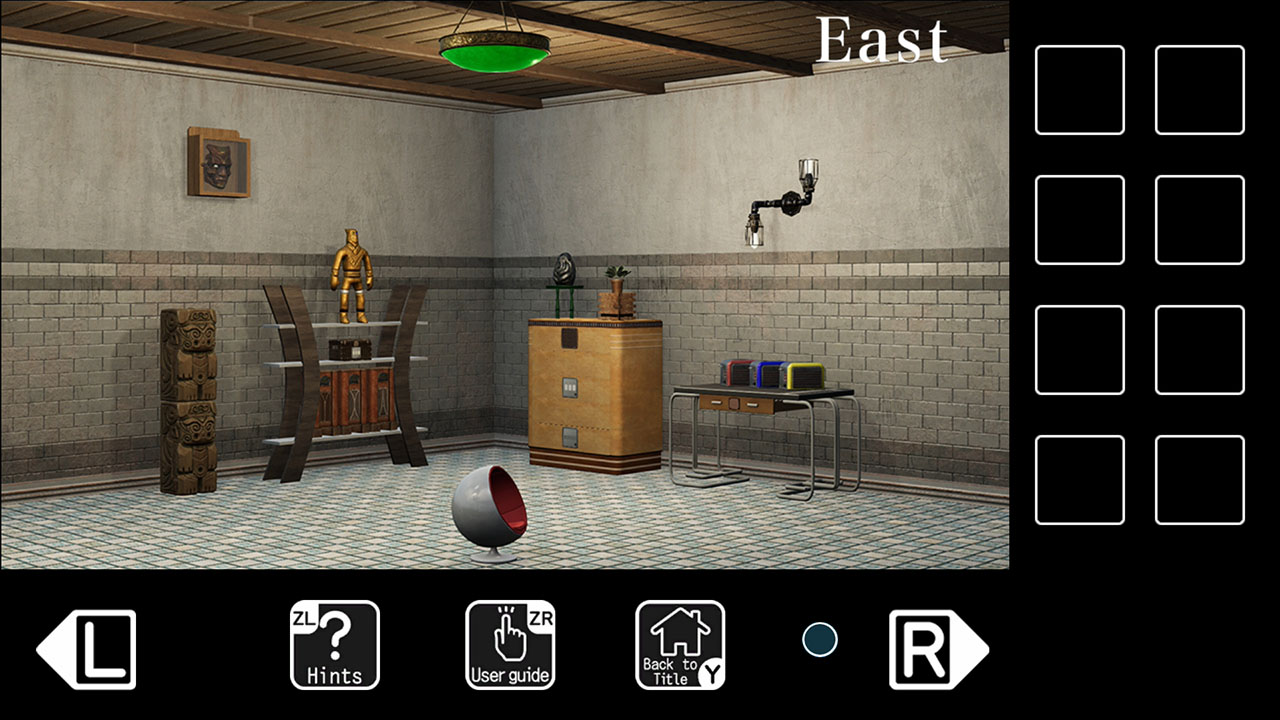Open the User guide touch icon
Viewport: 1280px width, 720px height.
[510, 645]
